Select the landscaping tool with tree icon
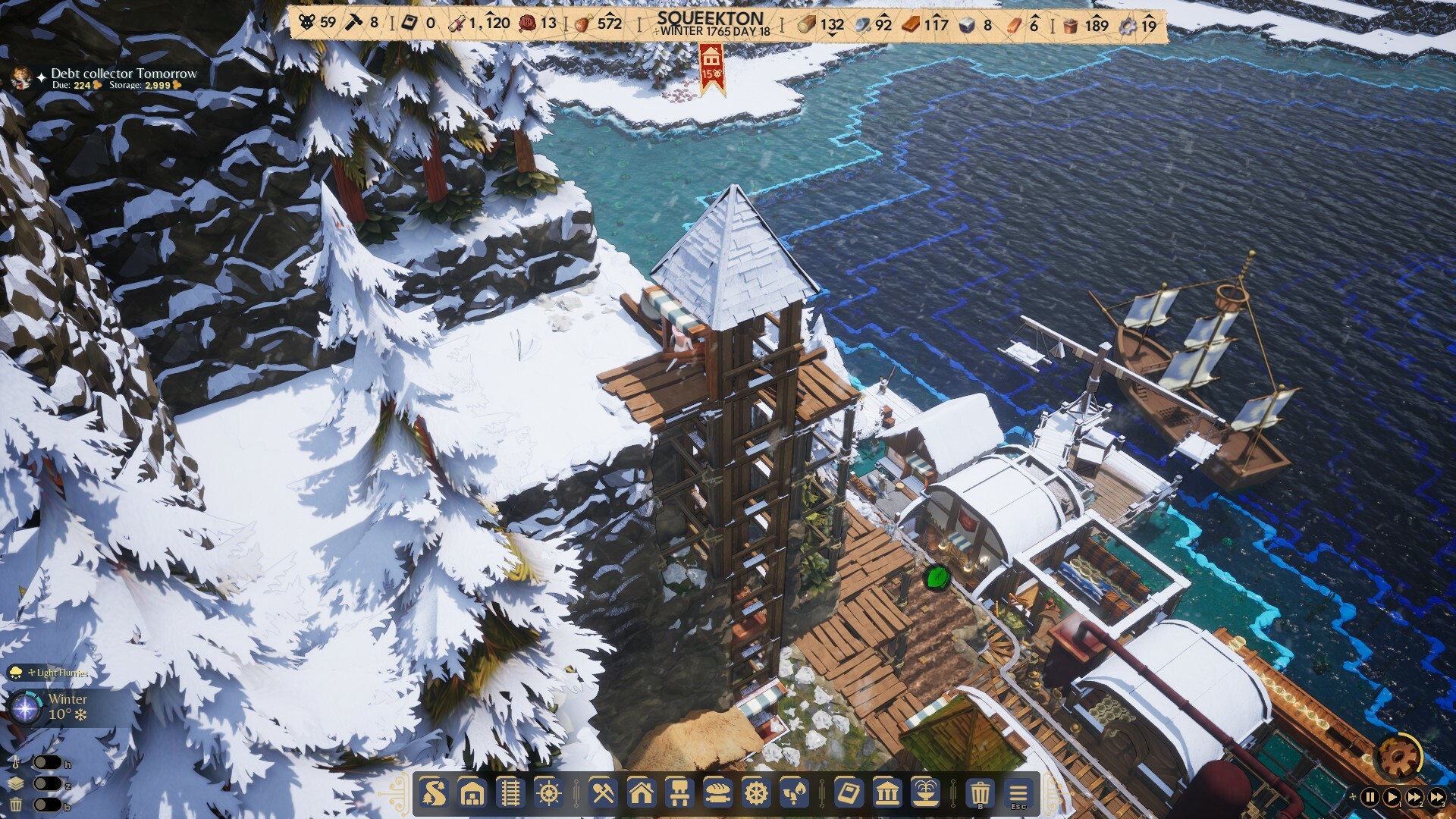The width and height of the screenshot is (1456, 819). click(433, 795)
